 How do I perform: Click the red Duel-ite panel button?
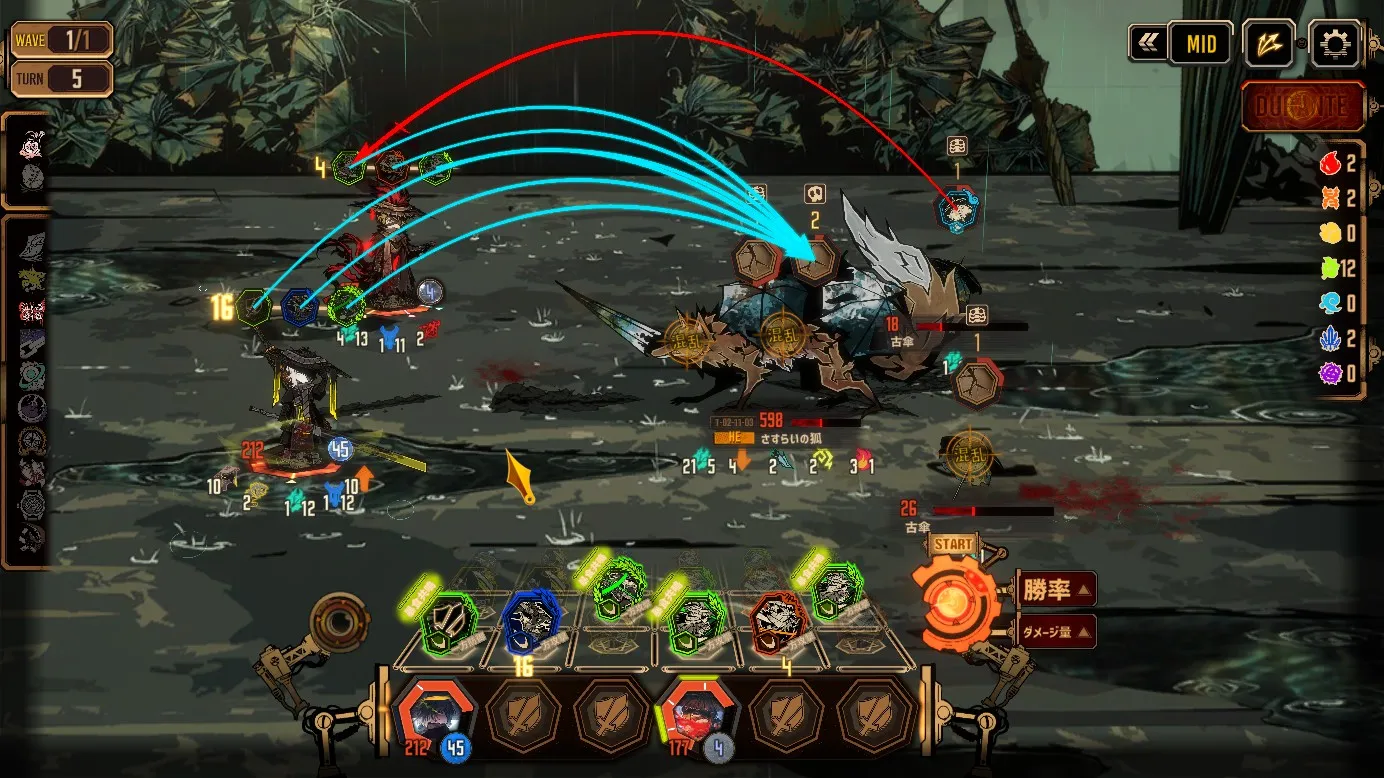pos(1303,107)
